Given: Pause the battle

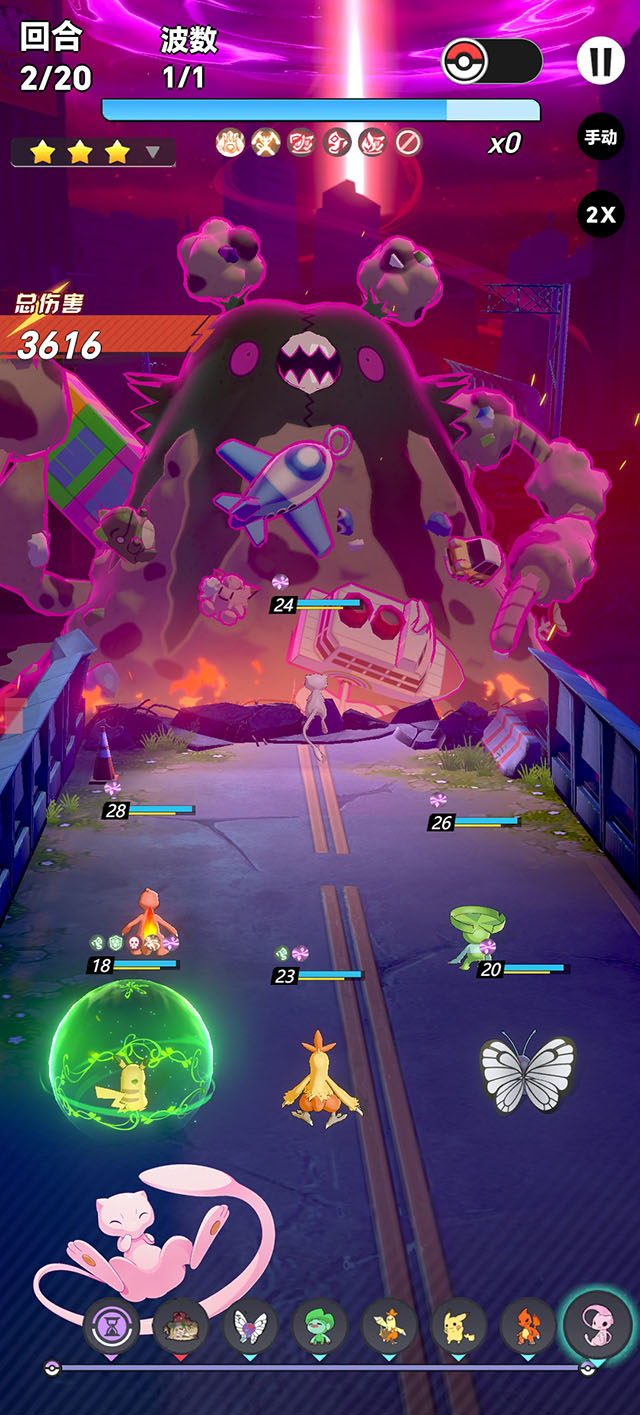Looking at the screenshot, I should [600, 62].
